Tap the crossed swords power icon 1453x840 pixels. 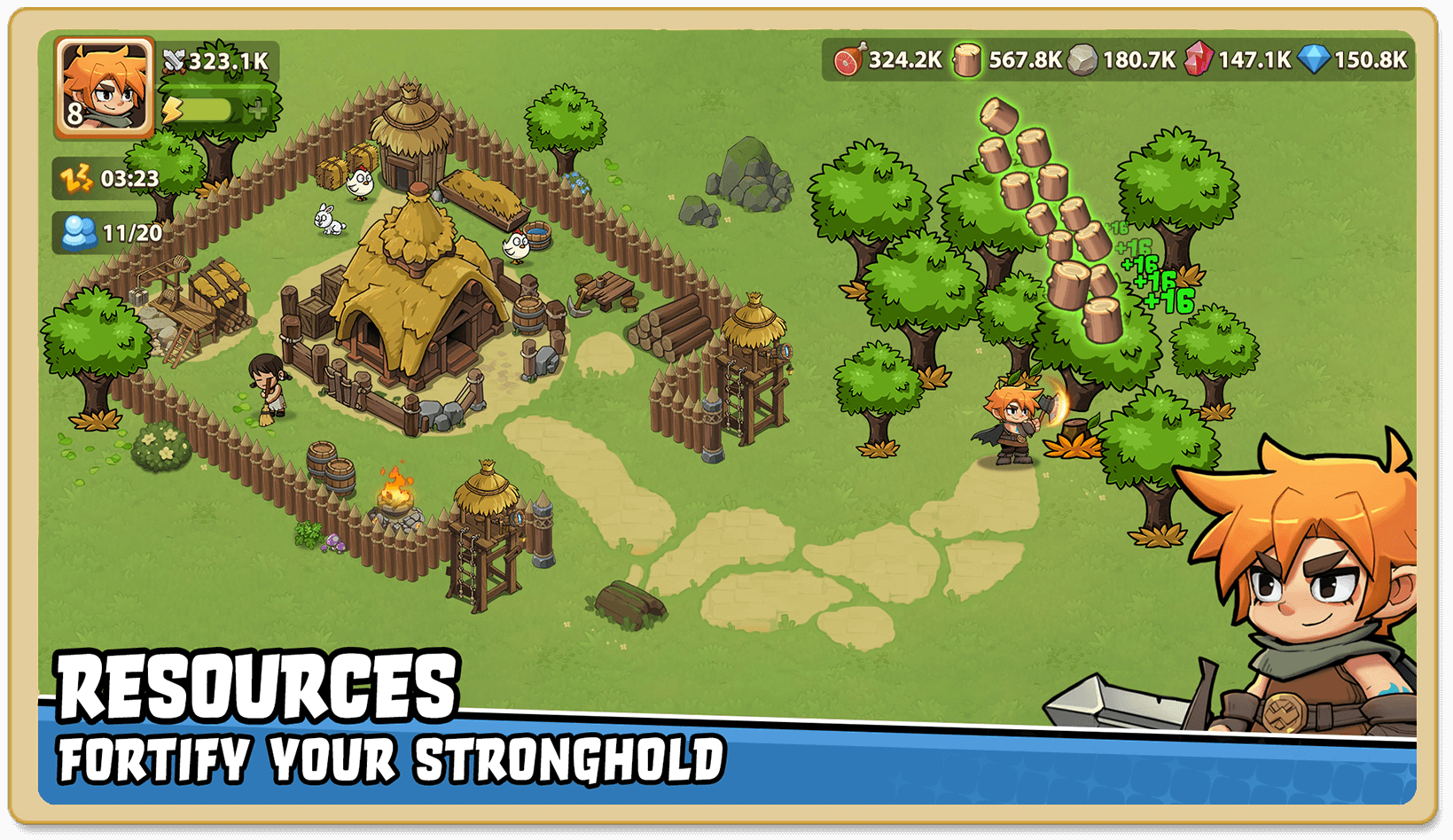[x=175, y=60]
